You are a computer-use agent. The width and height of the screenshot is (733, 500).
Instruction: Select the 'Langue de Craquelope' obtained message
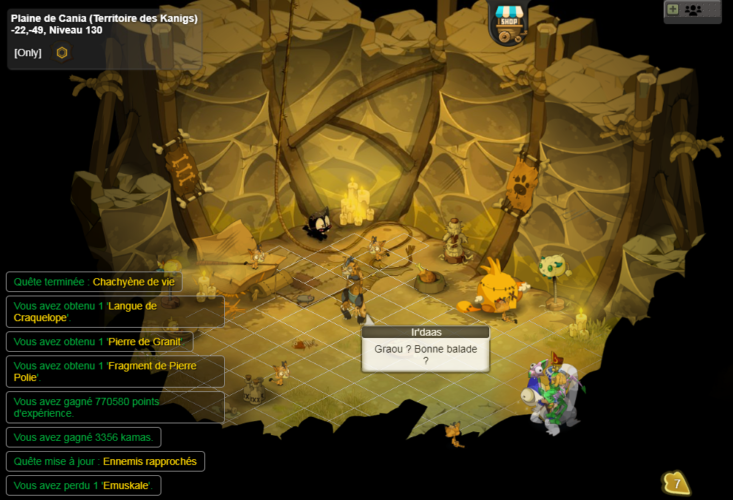pos(115,312)
